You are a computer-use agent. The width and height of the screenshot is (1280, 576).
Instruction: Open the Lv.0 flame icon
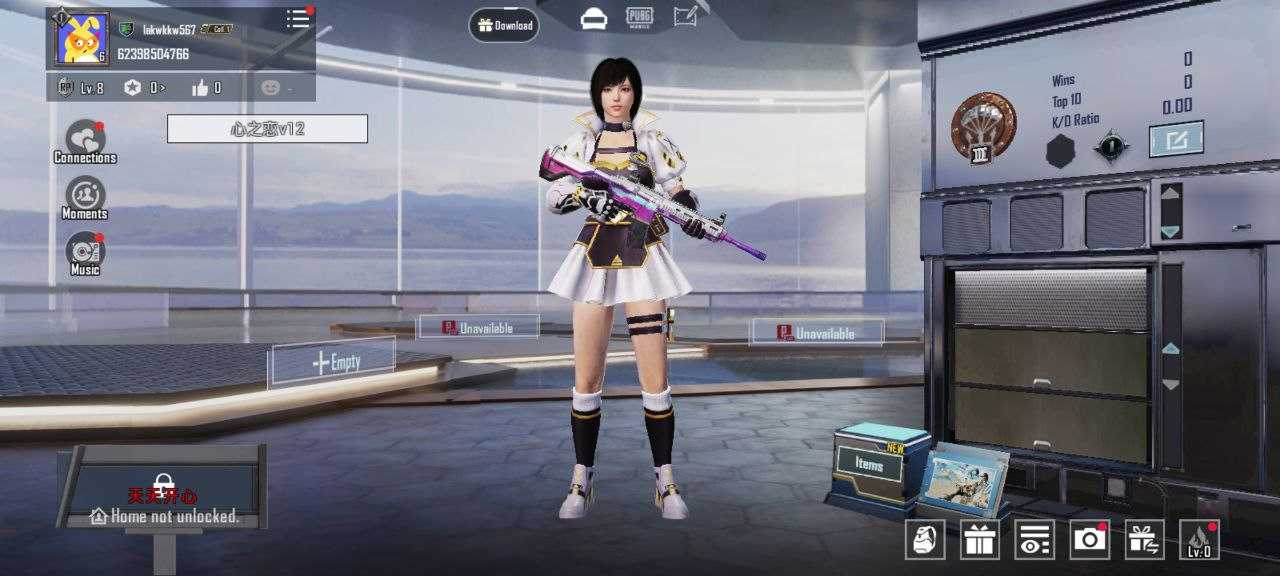1199,540
